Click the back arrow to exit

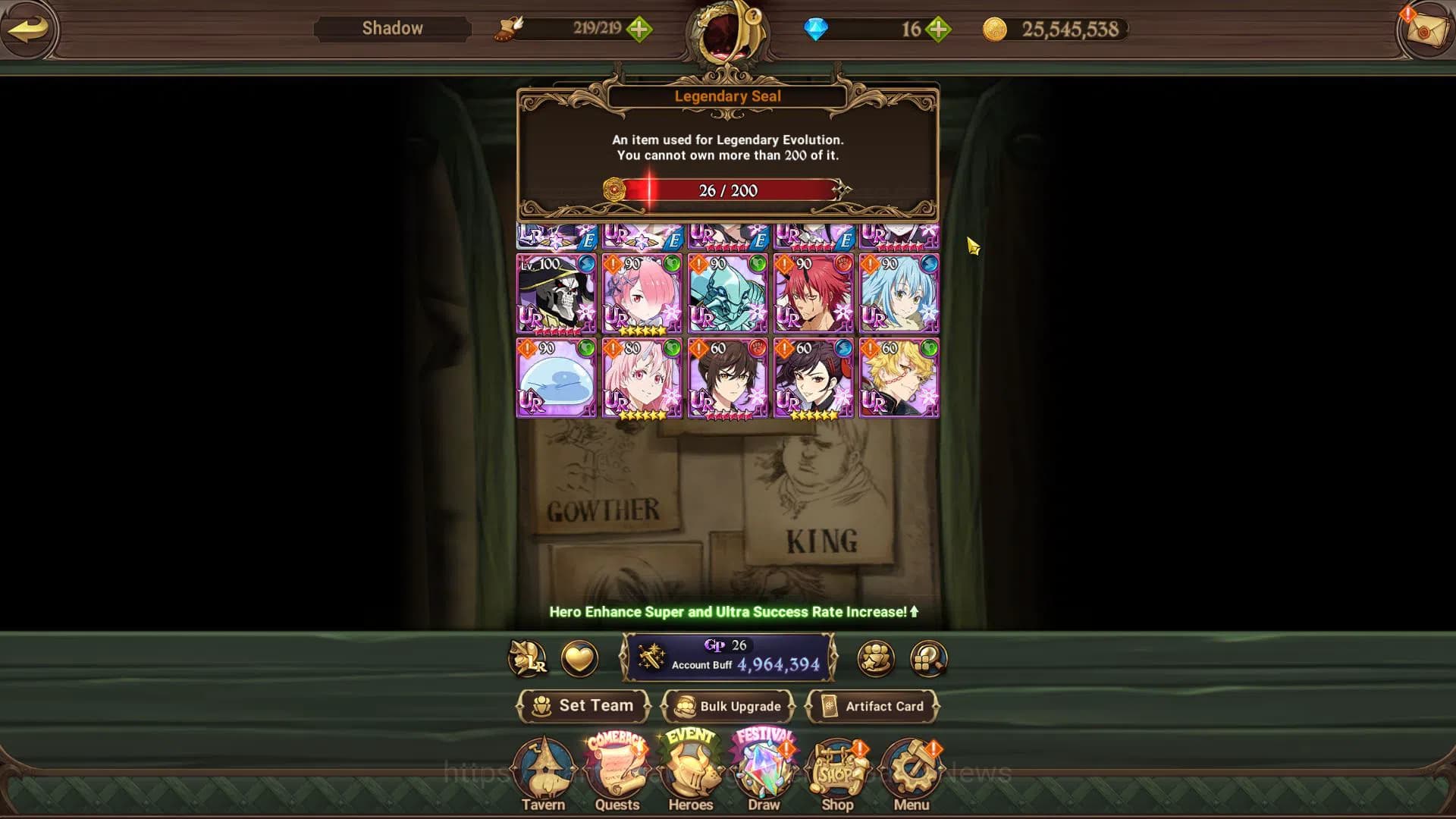(29, 29)
